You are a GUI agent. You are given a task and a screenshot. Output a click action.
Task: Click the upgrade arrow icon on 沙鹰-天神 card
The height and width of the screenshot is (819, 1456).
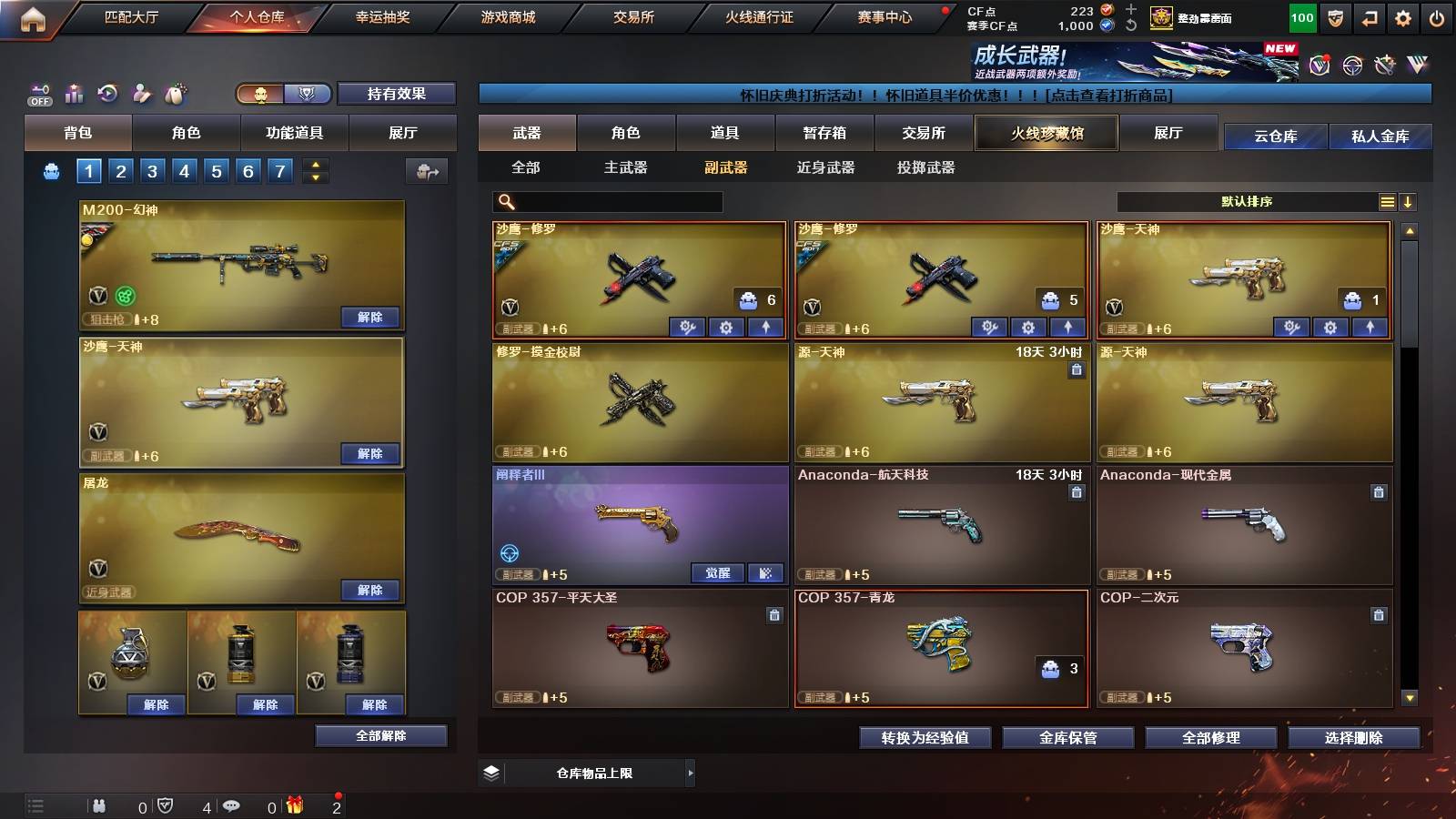point(1369,325)
